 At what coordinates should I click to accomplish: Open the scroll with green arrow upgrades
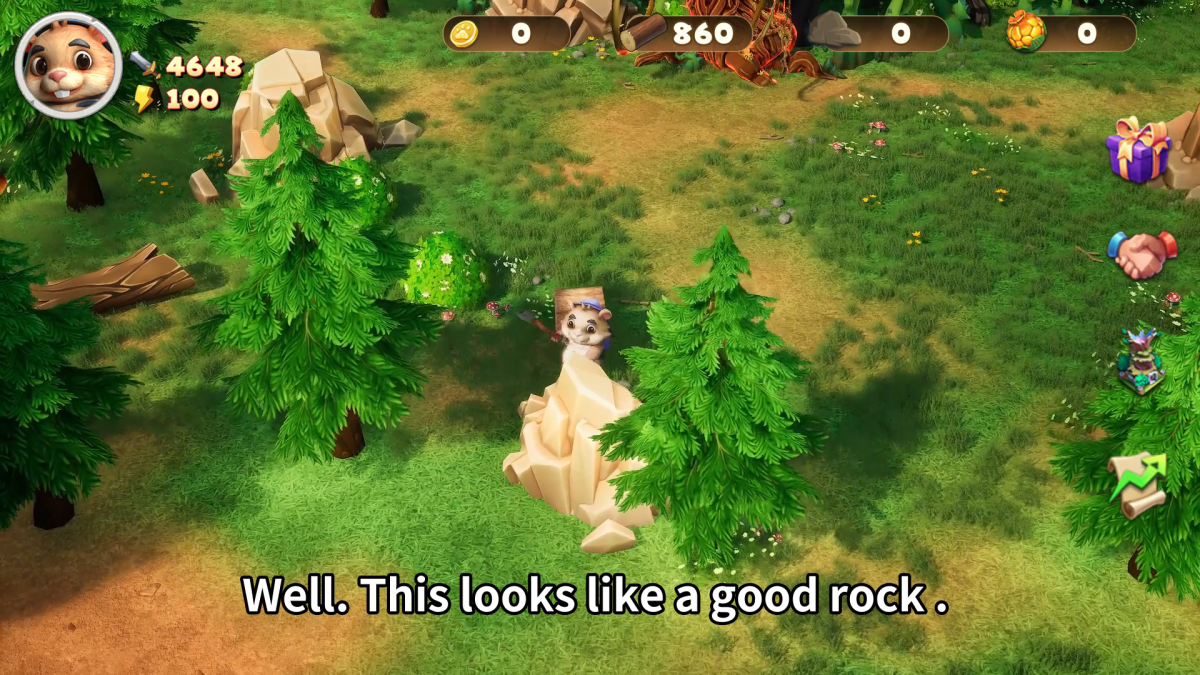1138,485
